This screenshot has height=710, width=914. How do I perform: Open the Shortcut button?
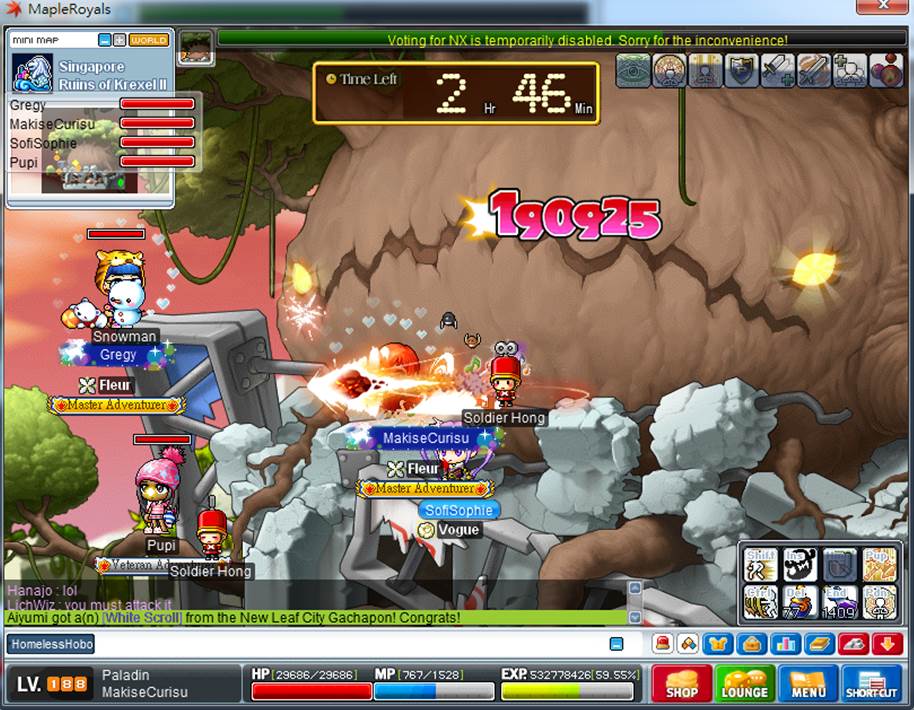[x=871, y=684]
